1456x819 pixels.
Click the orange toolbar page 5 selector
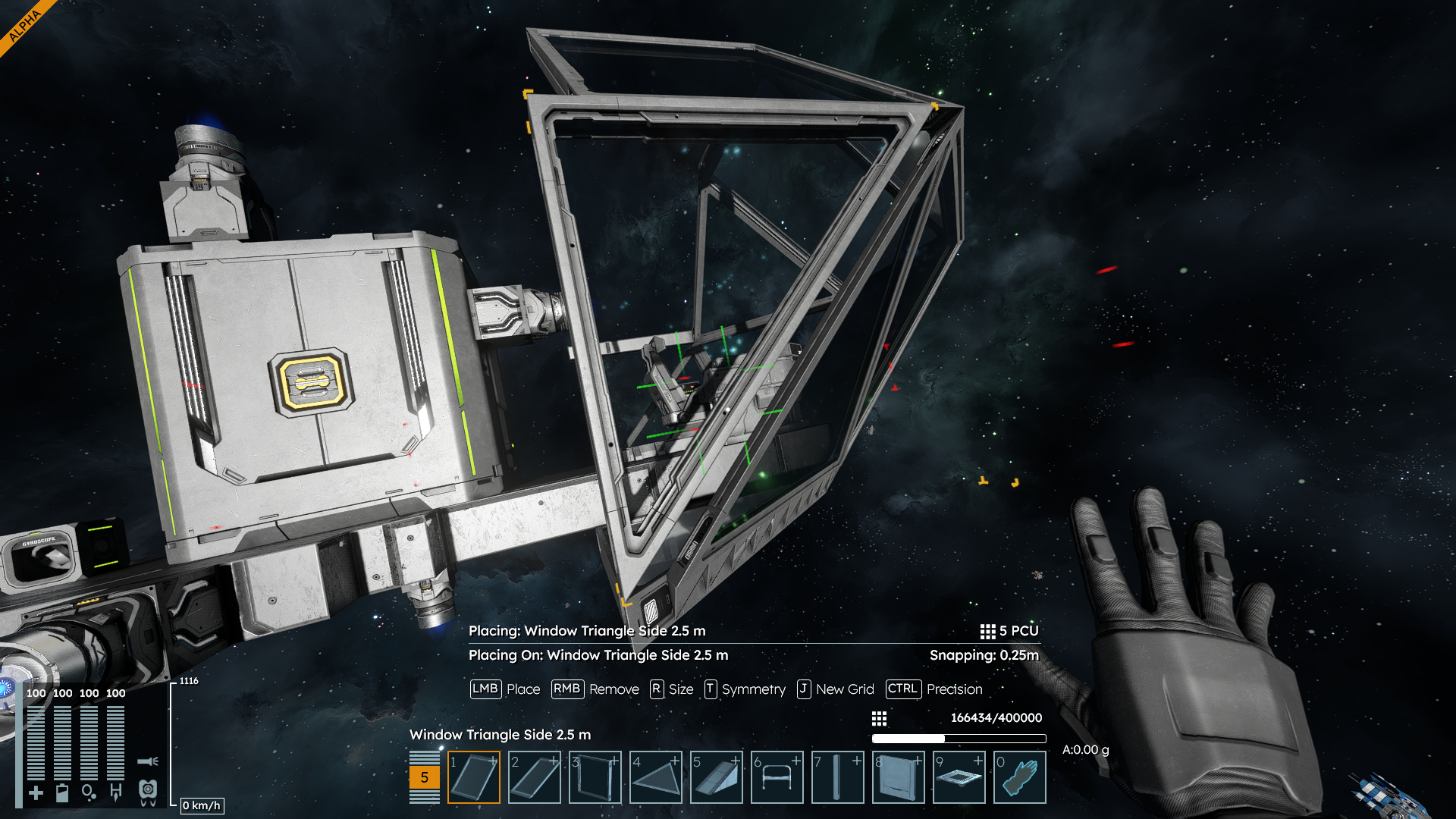[425, 777]
